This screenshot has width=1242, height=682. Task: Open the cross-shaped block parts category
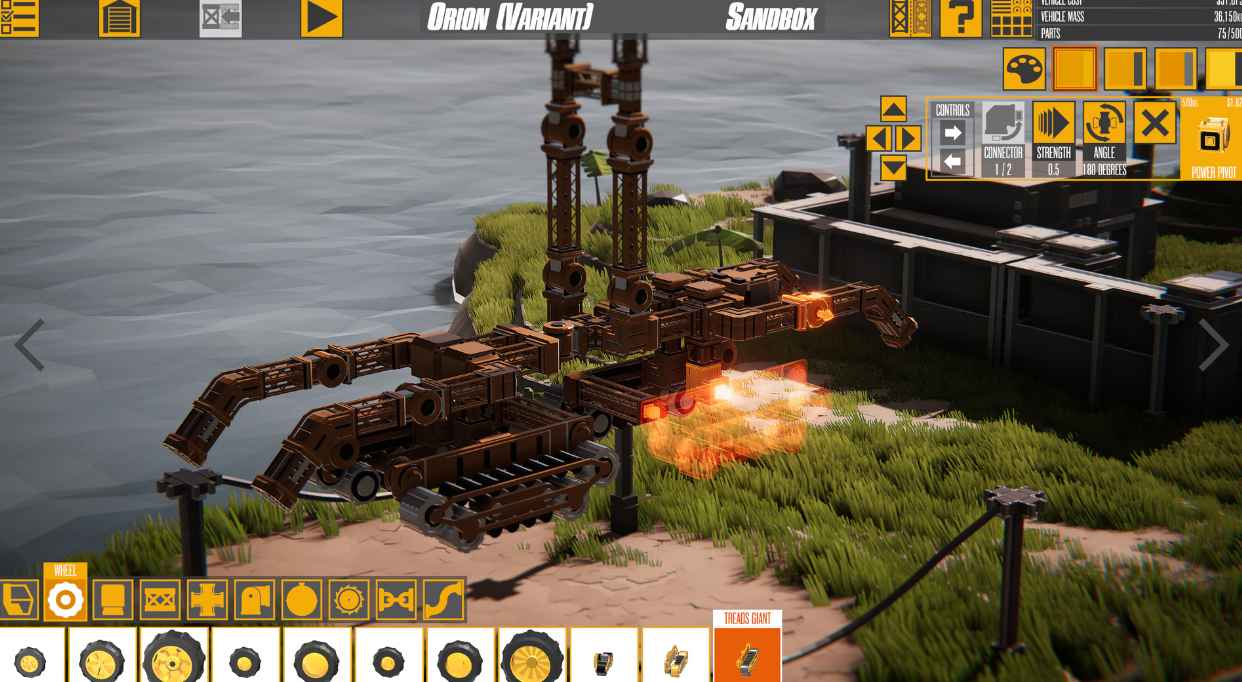pyautogui.click(x=207, y=599)
